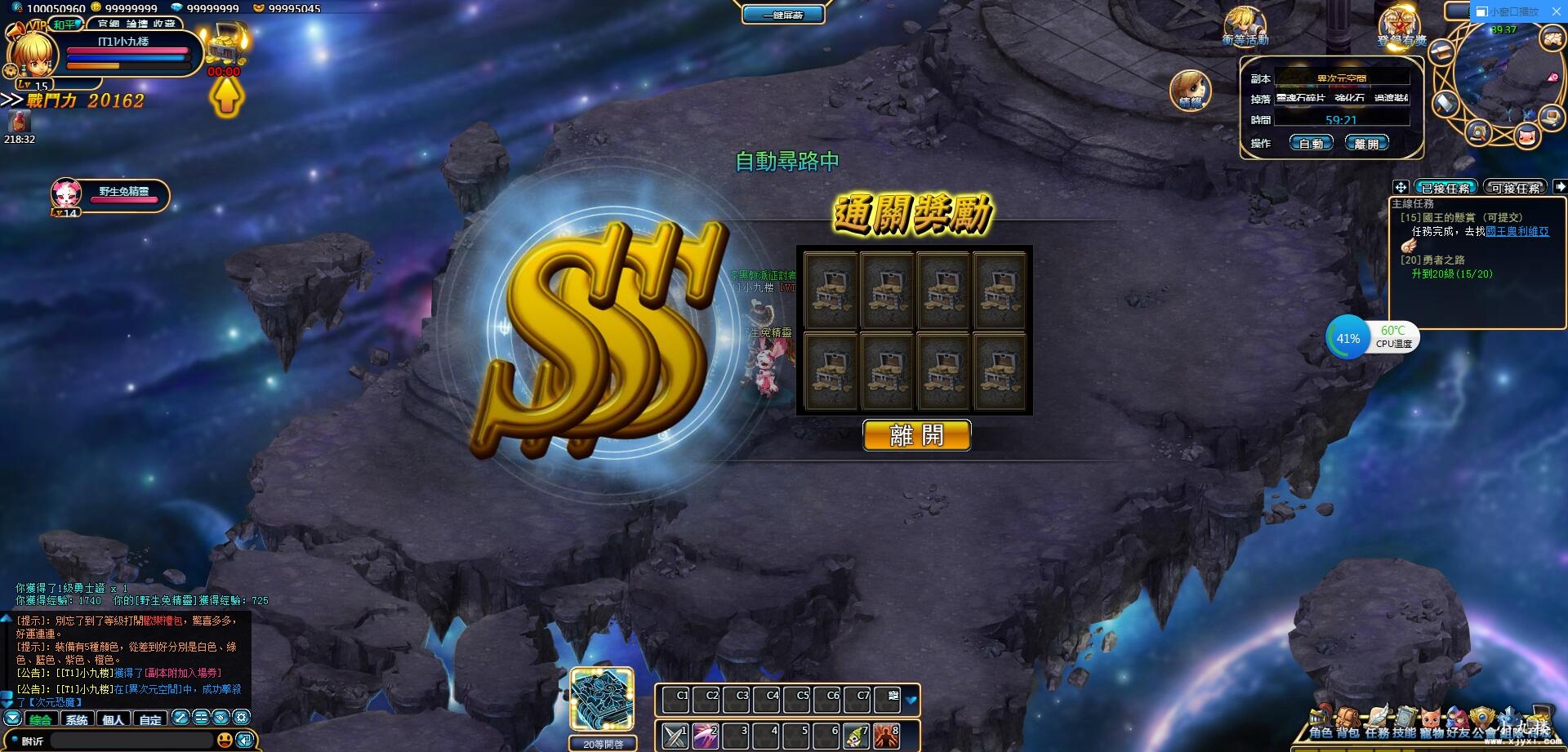This screenshot has height=752, width=1568.
Task: Expand the quest panel arrow beside 可接任務
Action: point(1561,187)
